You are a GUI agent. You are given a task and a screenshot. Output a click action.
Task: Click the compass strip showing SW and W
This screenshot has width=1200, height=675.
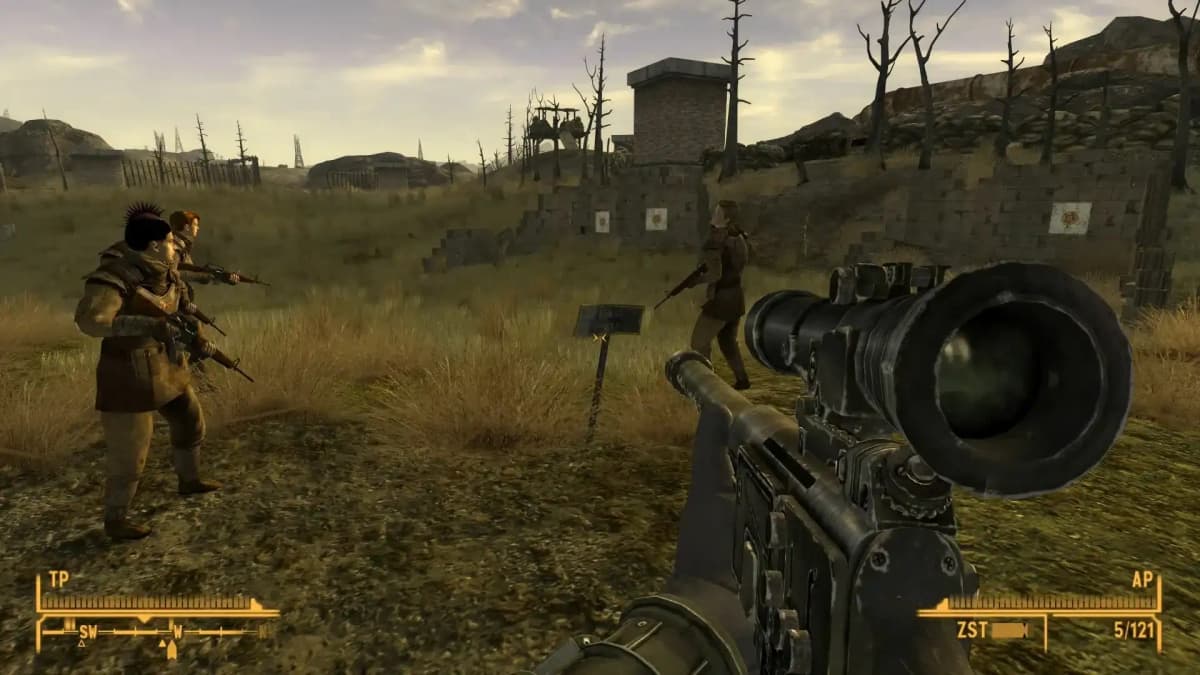click(160, 632)
